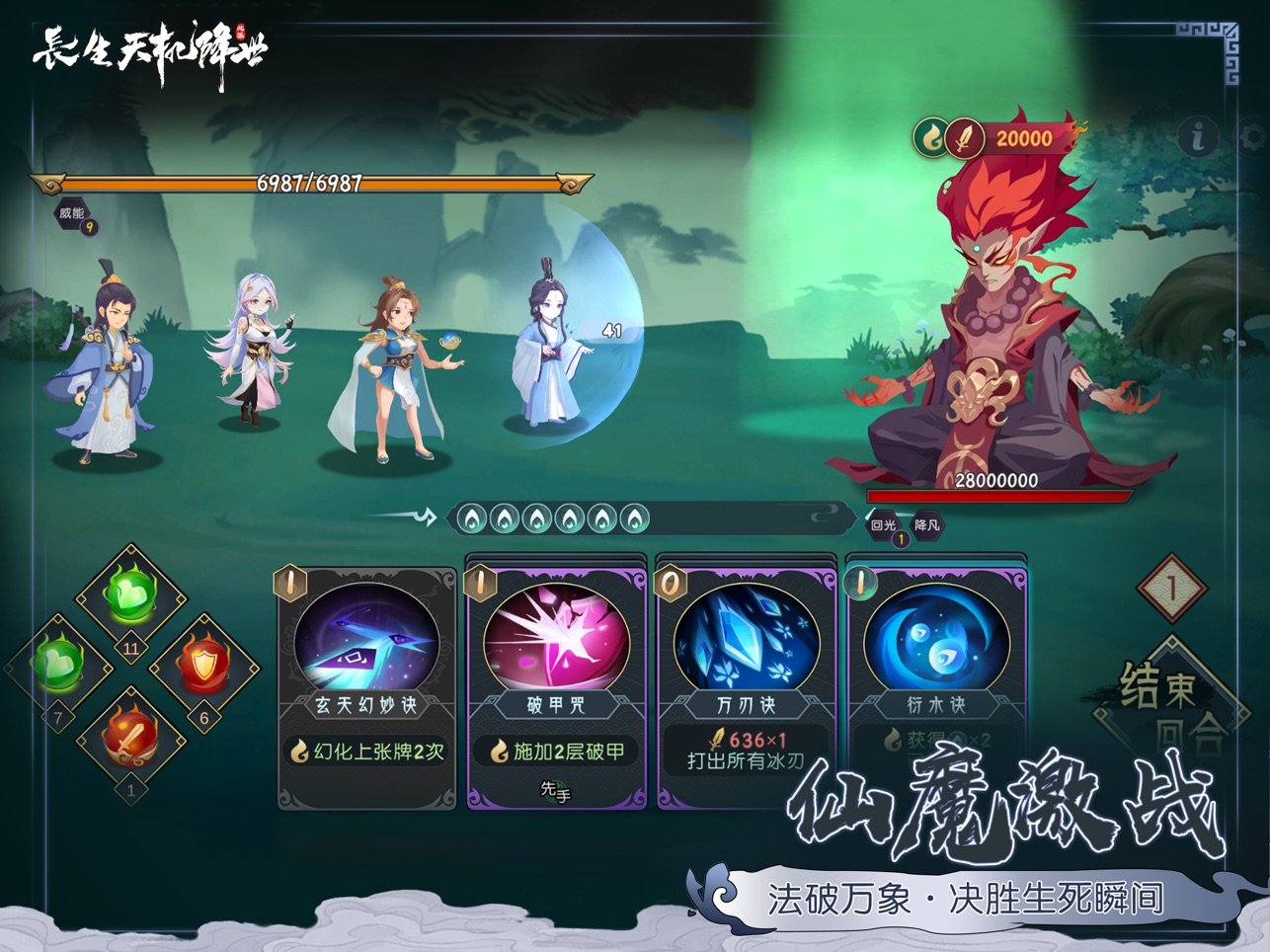Check the boss sword attack intent icon

point(963,138)
